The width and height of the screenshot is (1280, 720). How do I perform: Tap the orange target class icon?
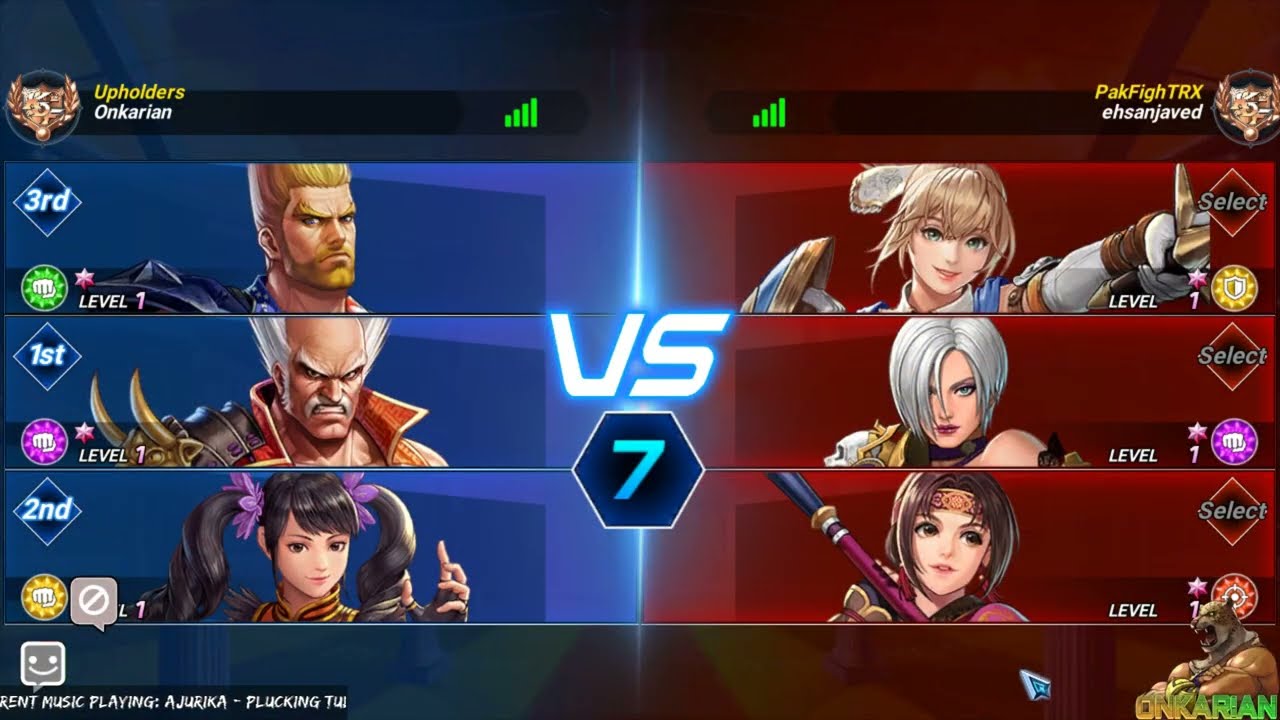1234,596
